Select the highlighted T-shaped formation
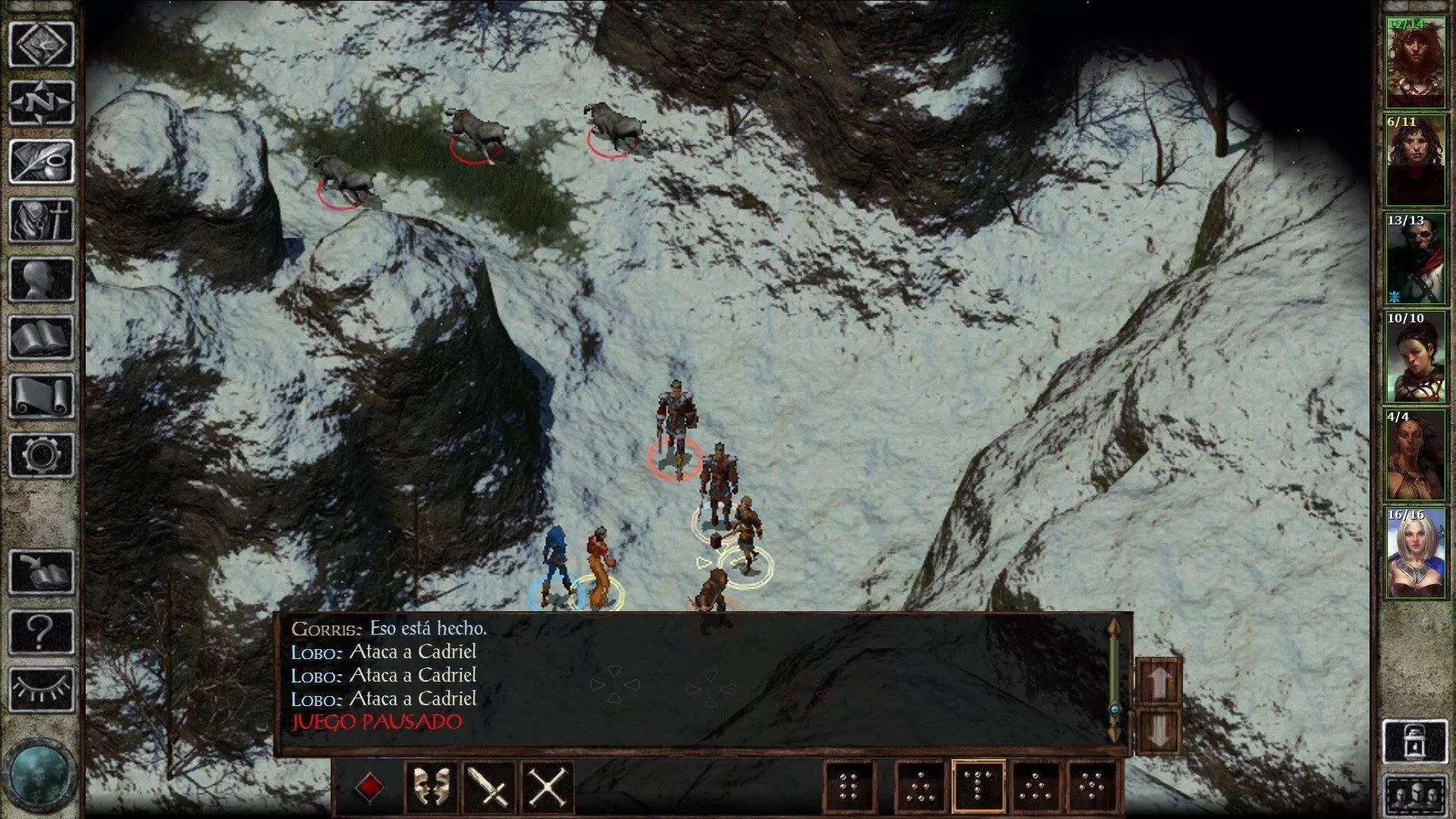 (978, 787)
